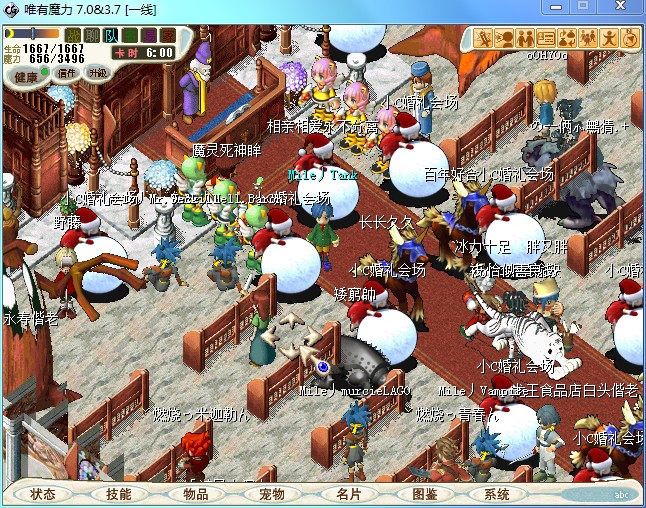Toggle the 战 (Battle) switch
This screenshot has width=646, height=508.
tap(73, 36)
